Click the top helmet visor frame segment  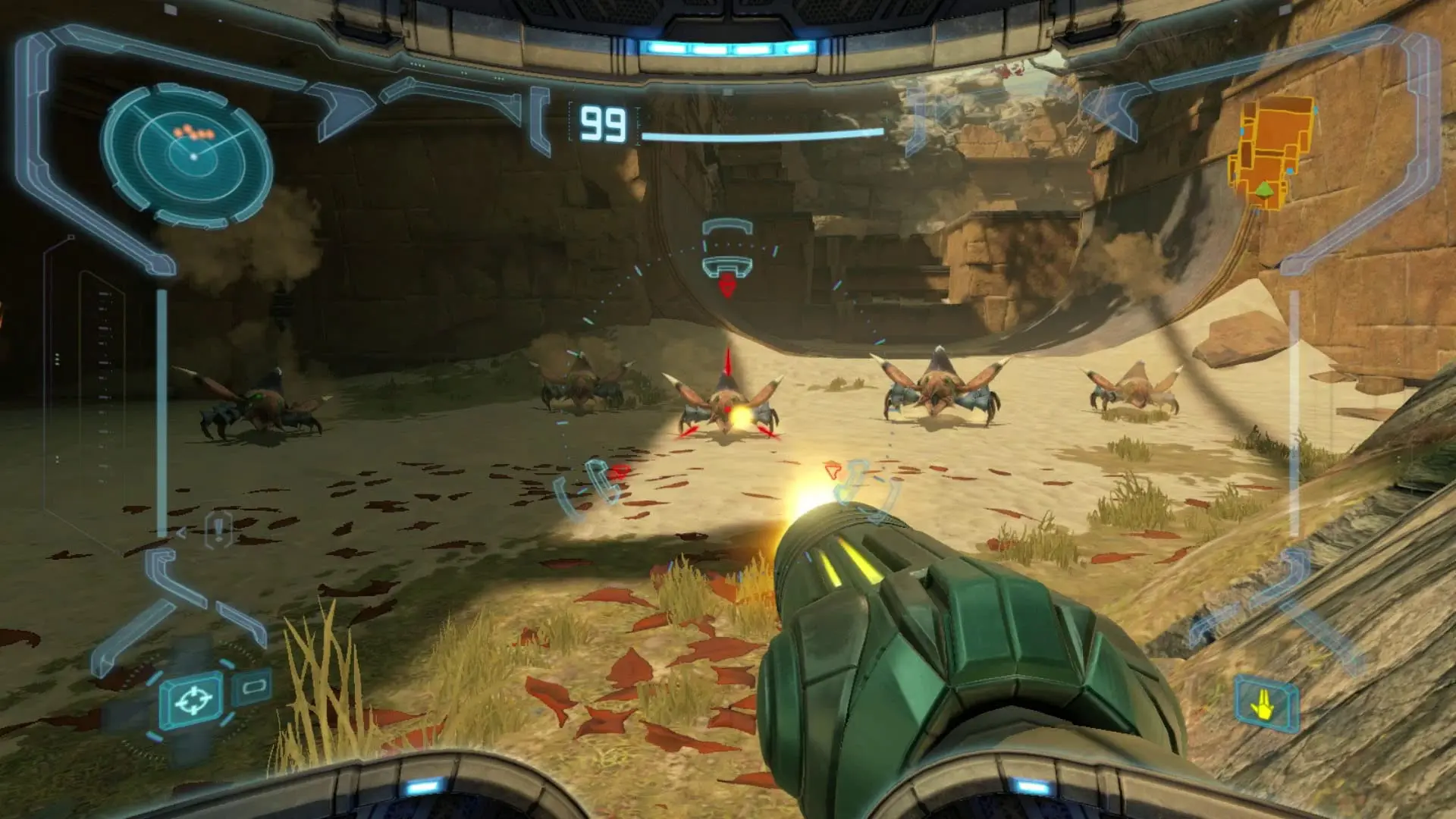(x=728, y=15)
